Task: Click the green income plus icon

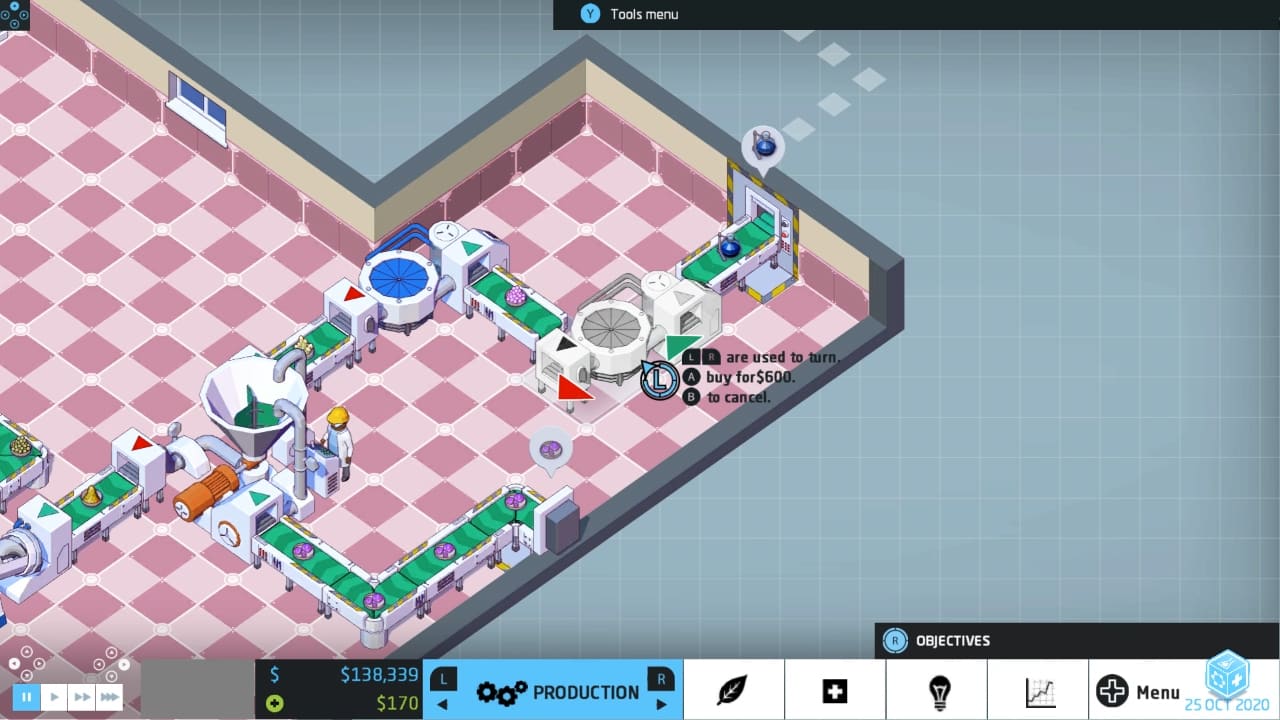Action: 276,703
